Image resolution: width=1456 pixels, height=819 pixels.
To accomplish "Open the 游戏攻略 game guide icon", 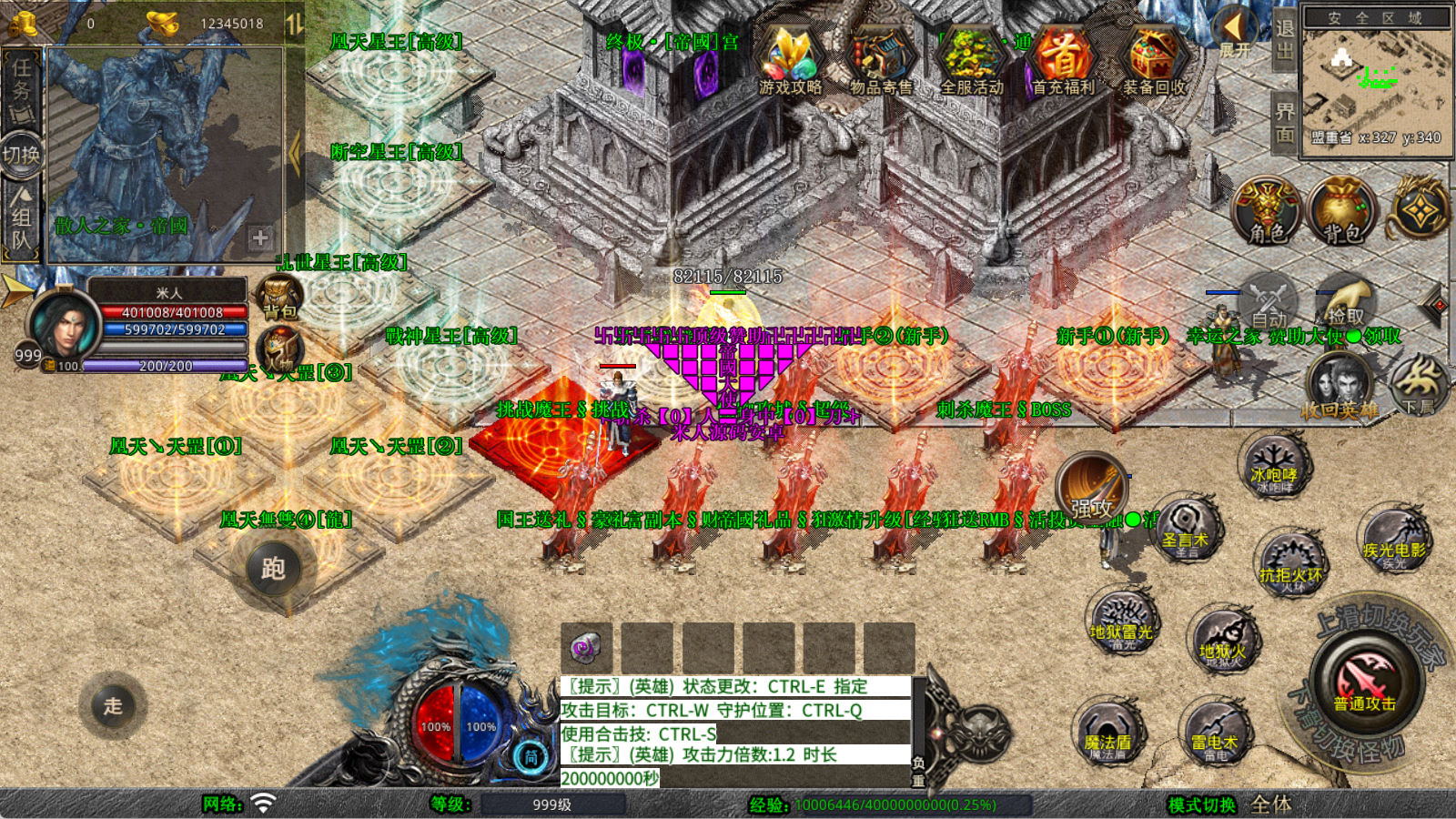I will 790,60.
